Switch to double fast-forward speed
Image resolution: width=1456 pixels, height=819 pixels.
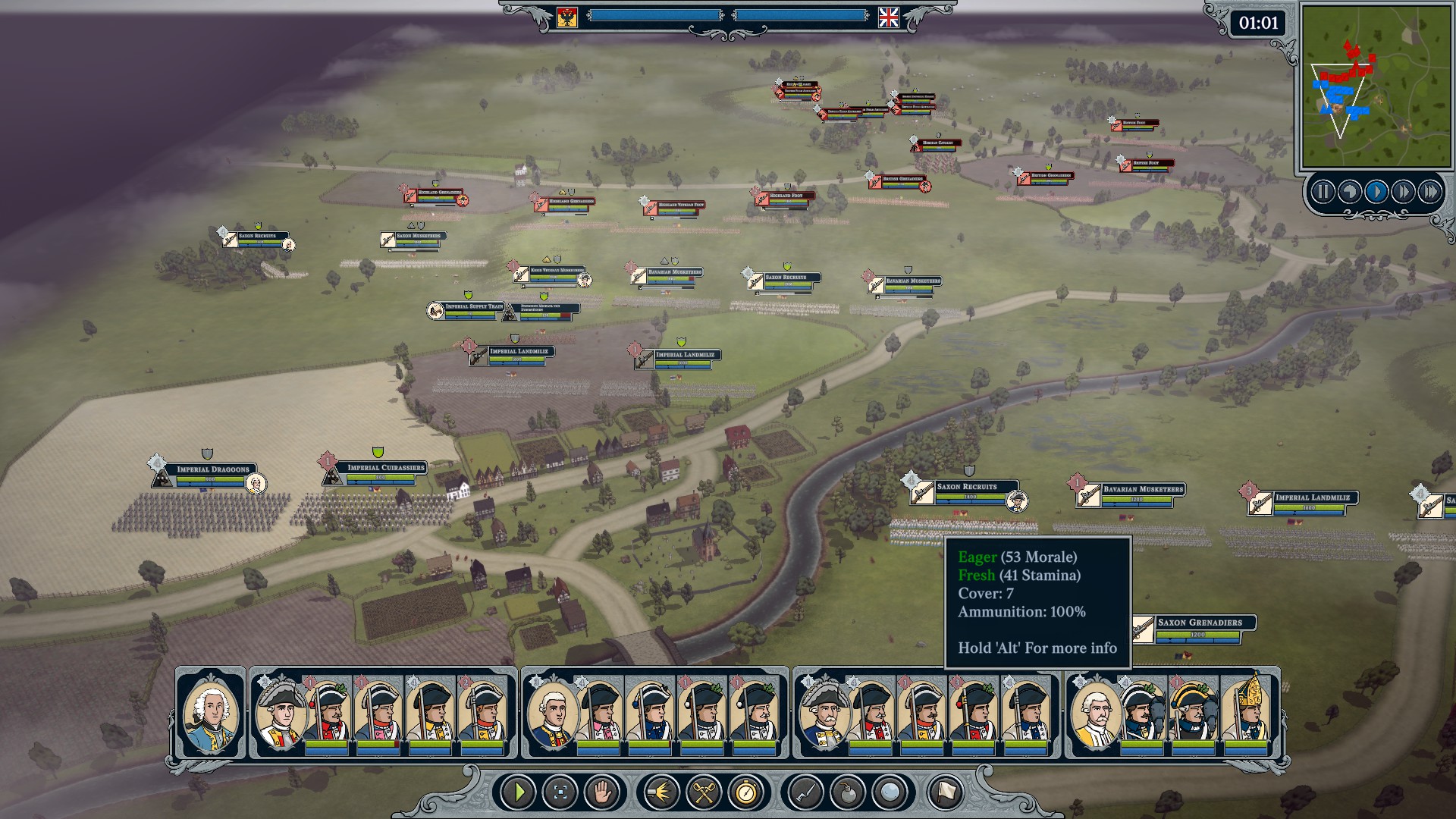[x=1403, y=192]
